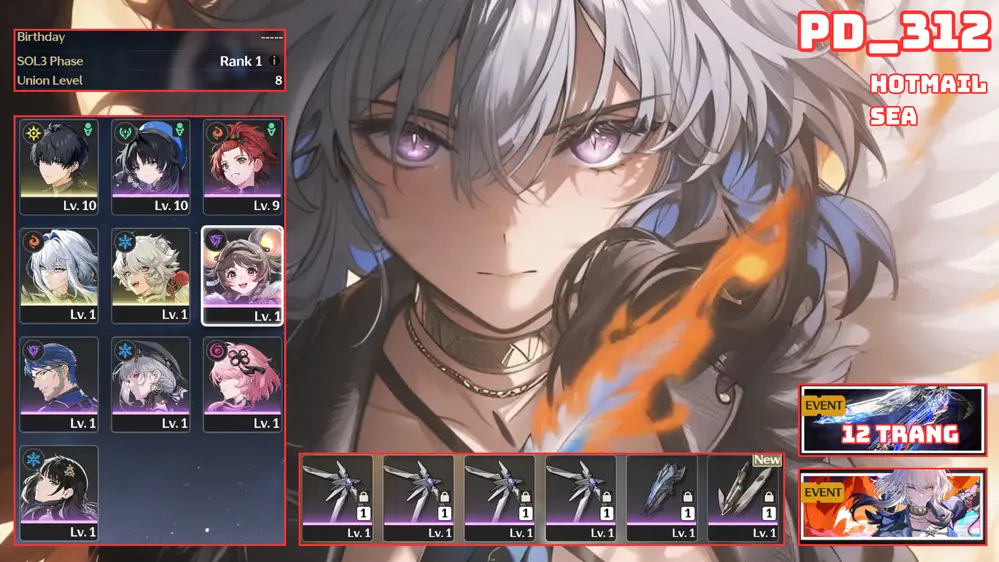Click the highlighted brown-haired Havoc girl

pyautogui.click(x=242, y=276)
